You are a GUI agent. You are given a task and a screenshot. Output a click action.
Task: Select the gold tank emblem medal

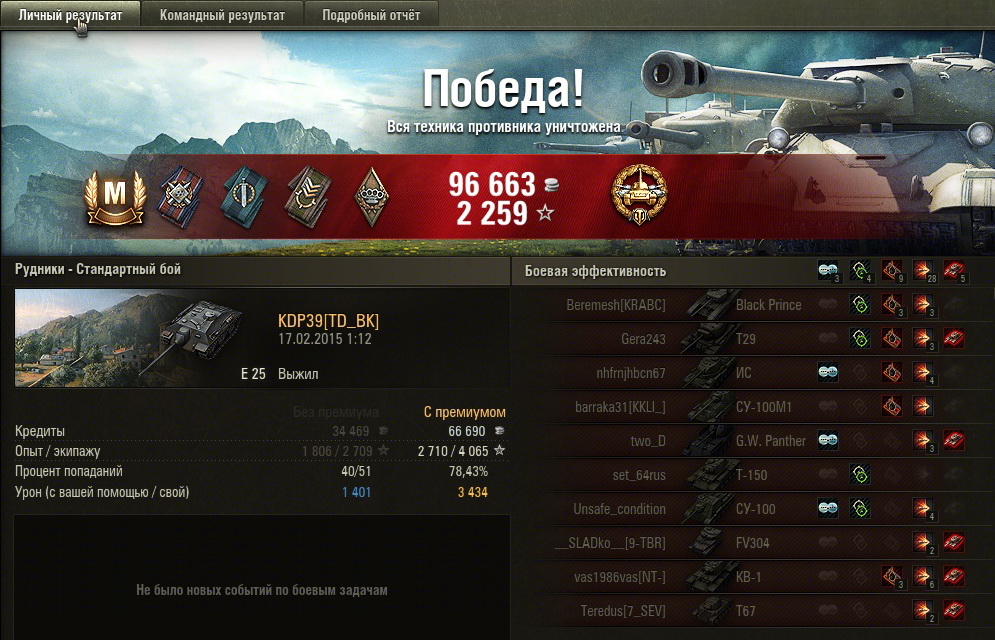[x=640, y=194]
